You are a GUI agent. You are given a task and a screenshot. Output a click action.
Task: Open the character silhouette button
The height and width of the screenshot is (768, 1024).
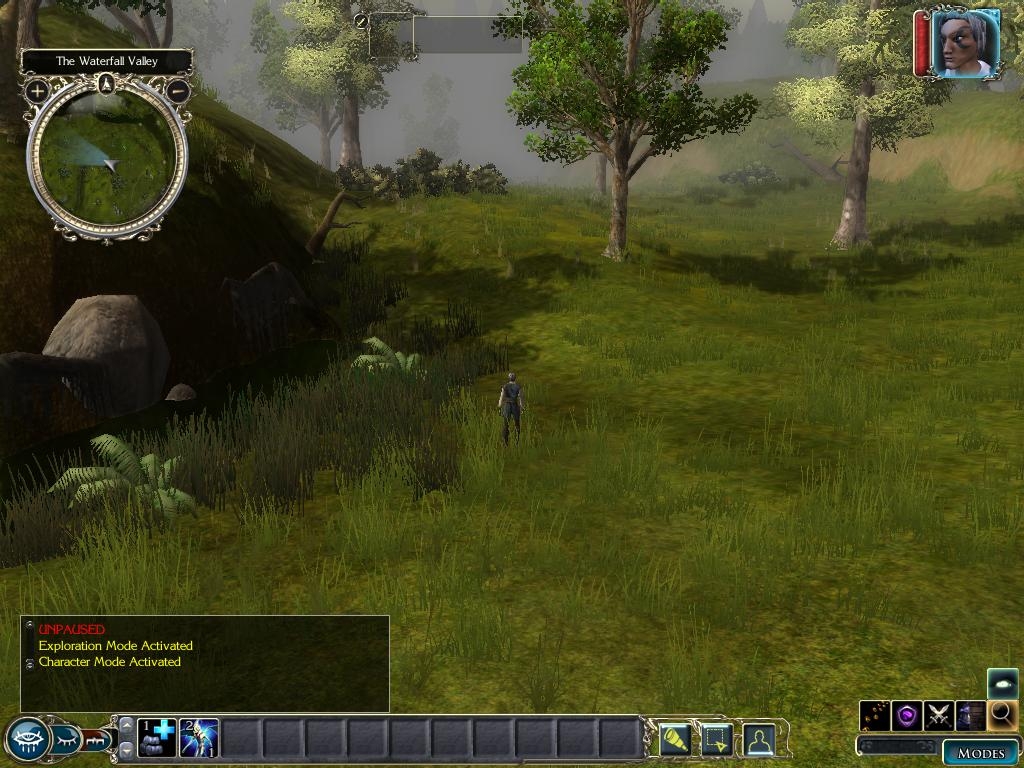[759, 740]
